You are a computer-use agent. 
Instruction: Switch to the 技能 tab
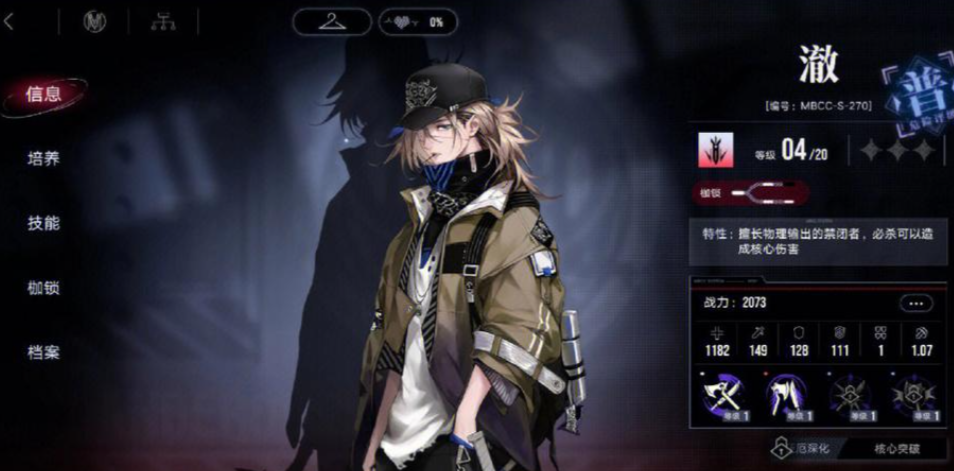pyautogui.click(x=44, y=223)
